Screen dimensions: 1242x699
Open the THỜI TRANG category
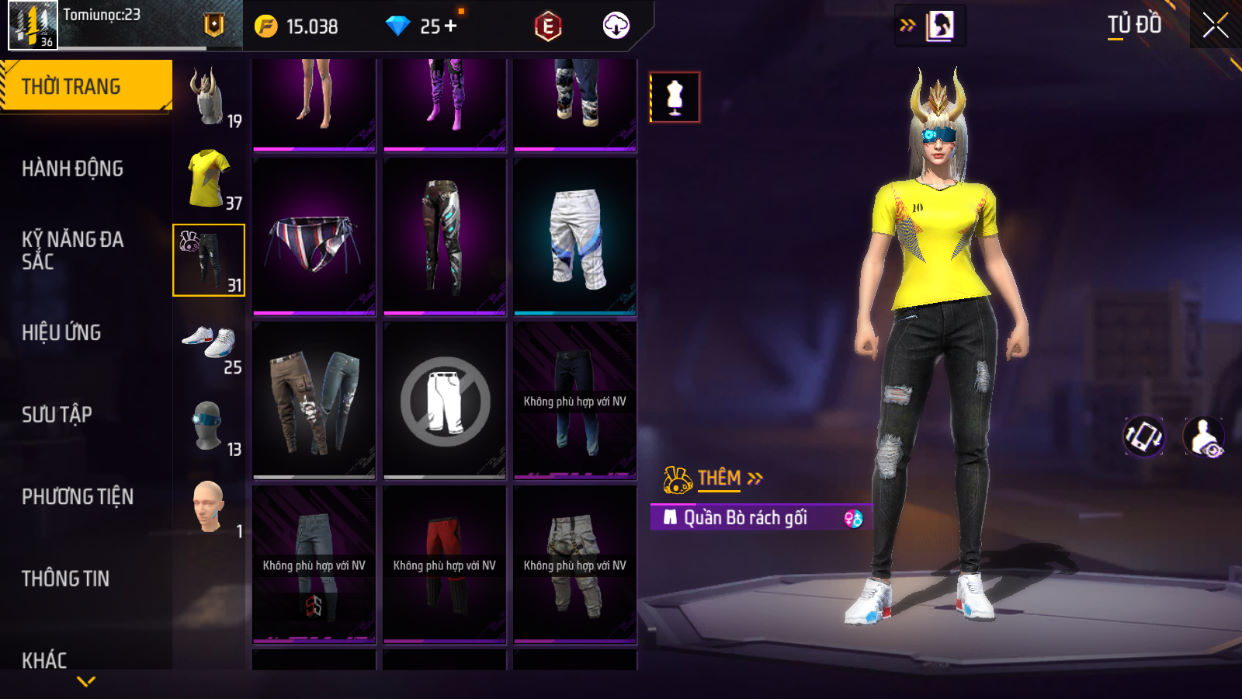click(x=85, y=87)
